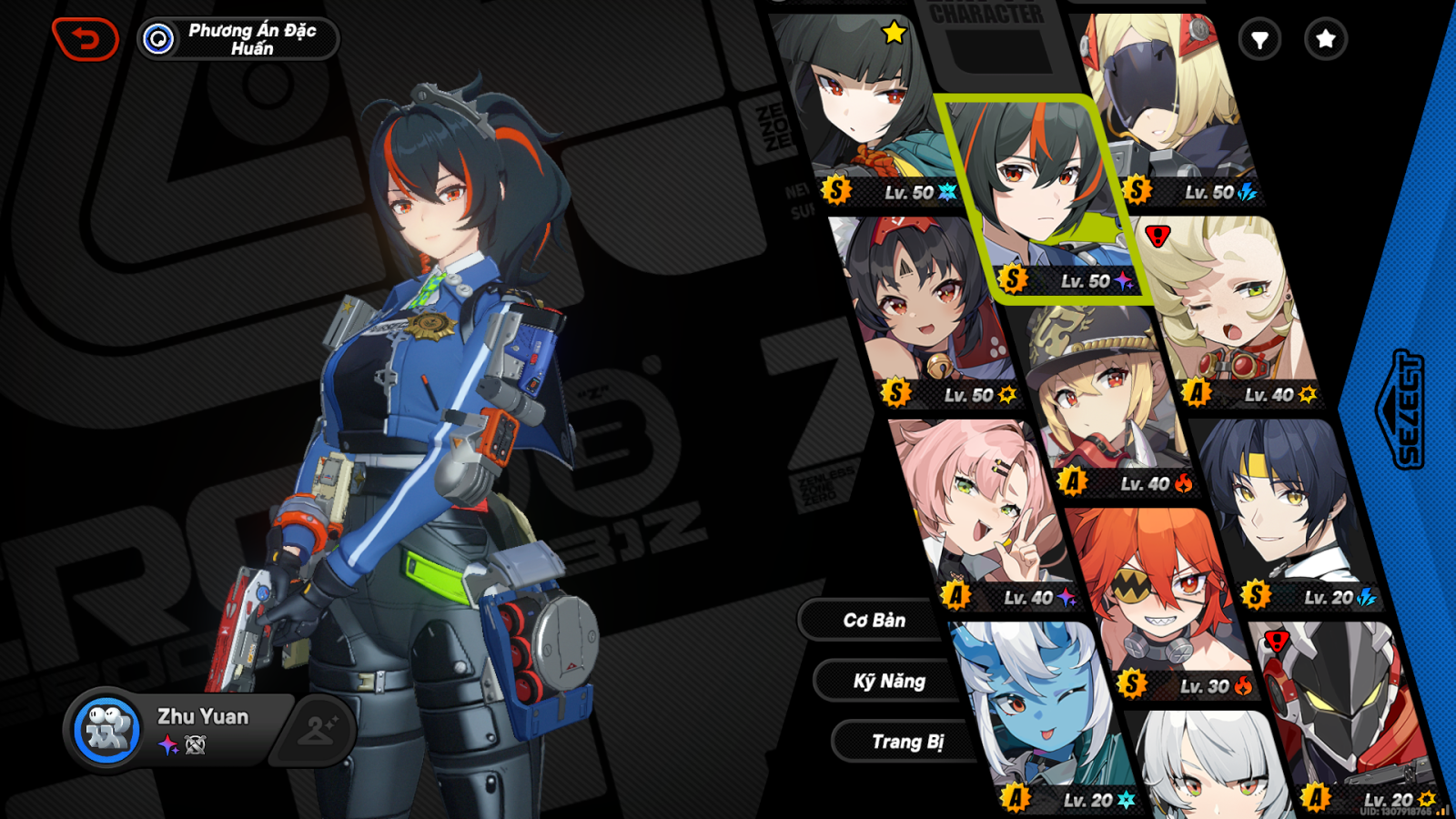Click the red alert badge on the mech character
The height and width of the screenshot is (819, 1456).
(1278, 642)
